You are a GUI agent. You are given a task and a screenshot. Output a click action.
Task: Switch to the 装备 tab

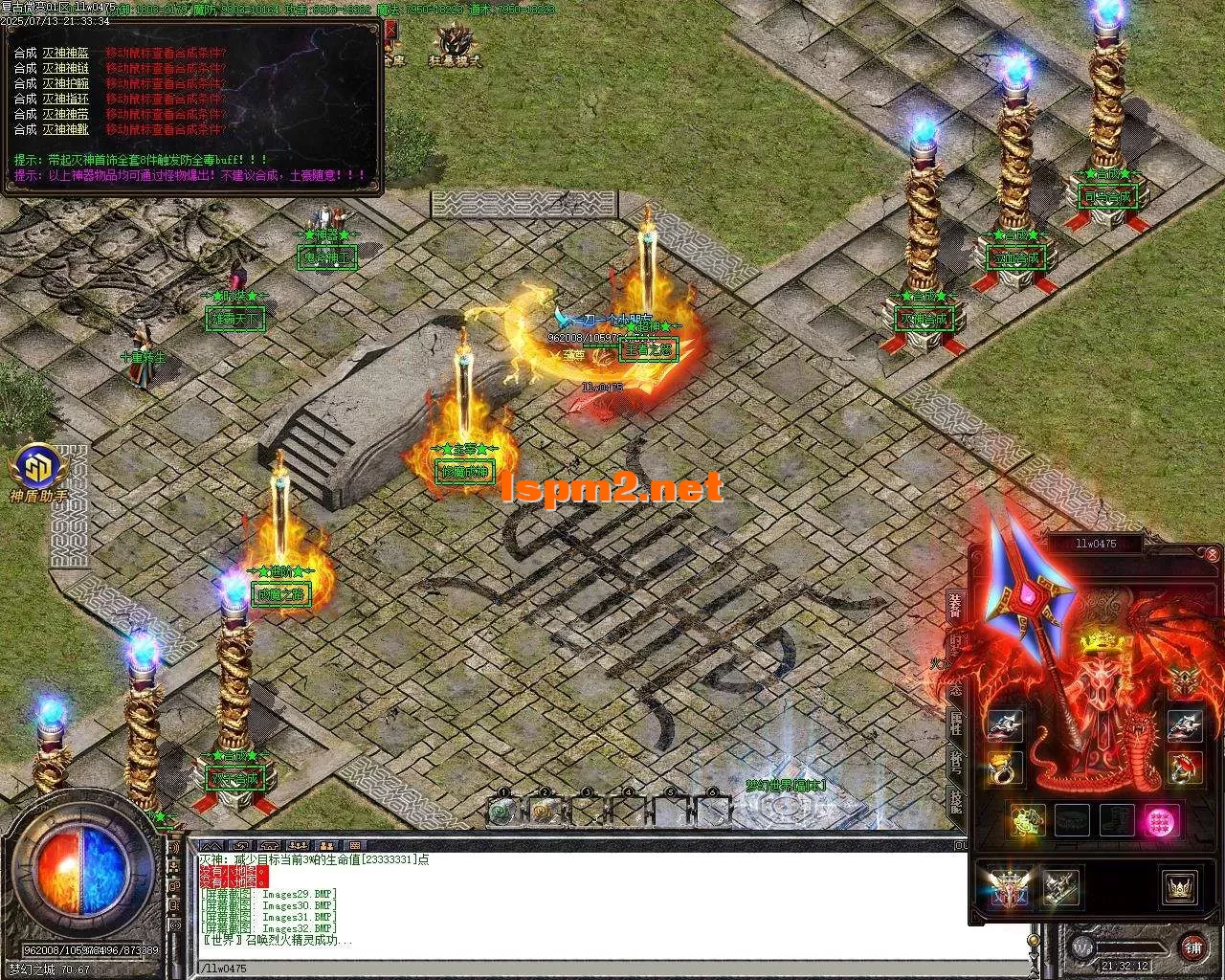pos(955,606)
